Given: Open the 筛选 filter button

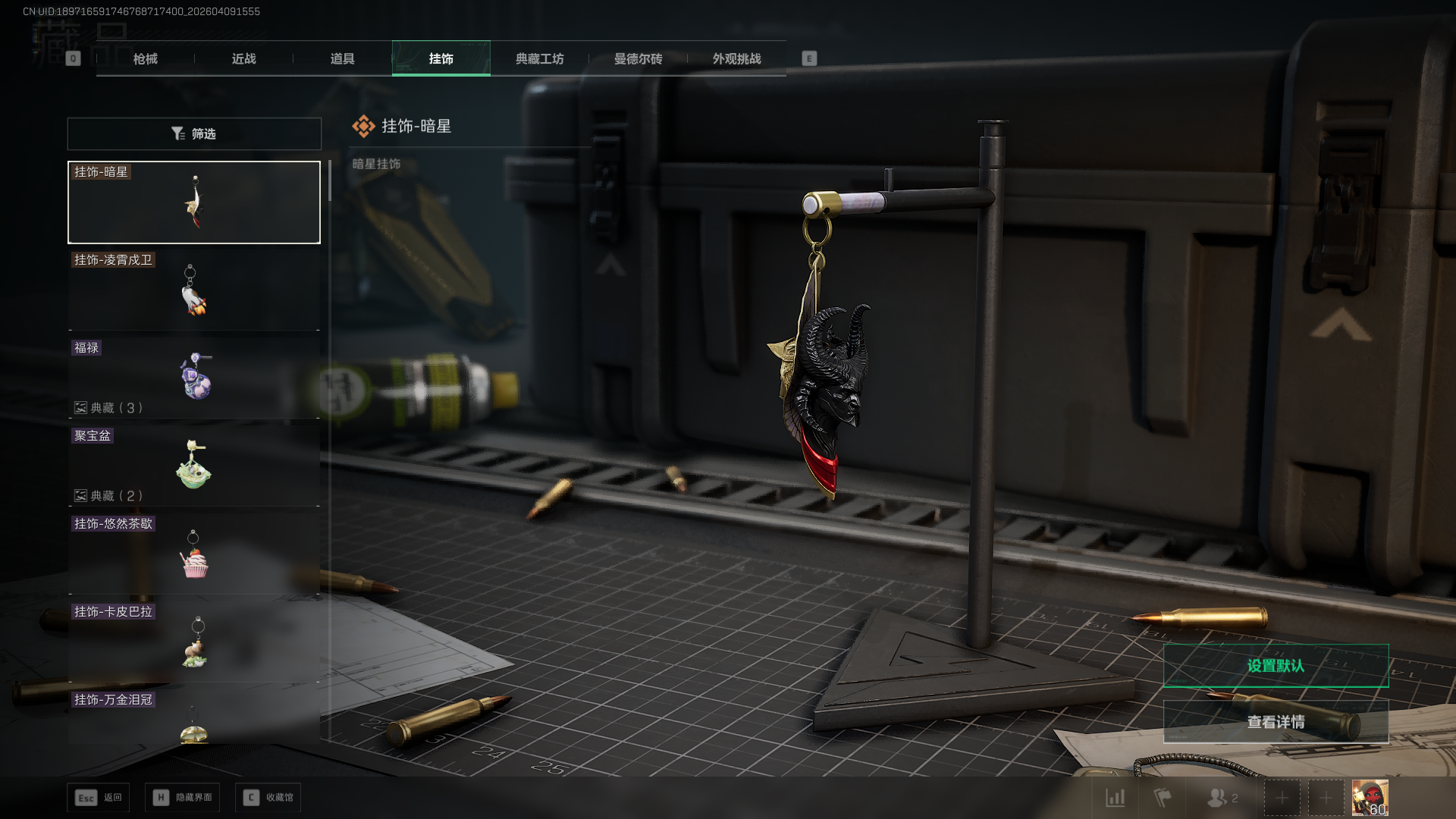Looking at the screenshot, I should [194, 133].
